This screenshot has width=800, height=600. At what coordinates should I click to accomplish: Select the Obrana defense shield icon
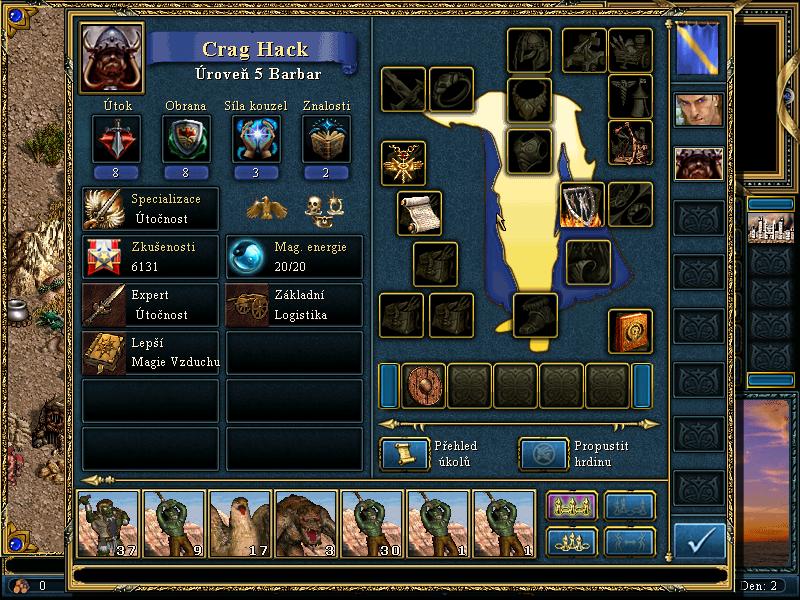186,139
